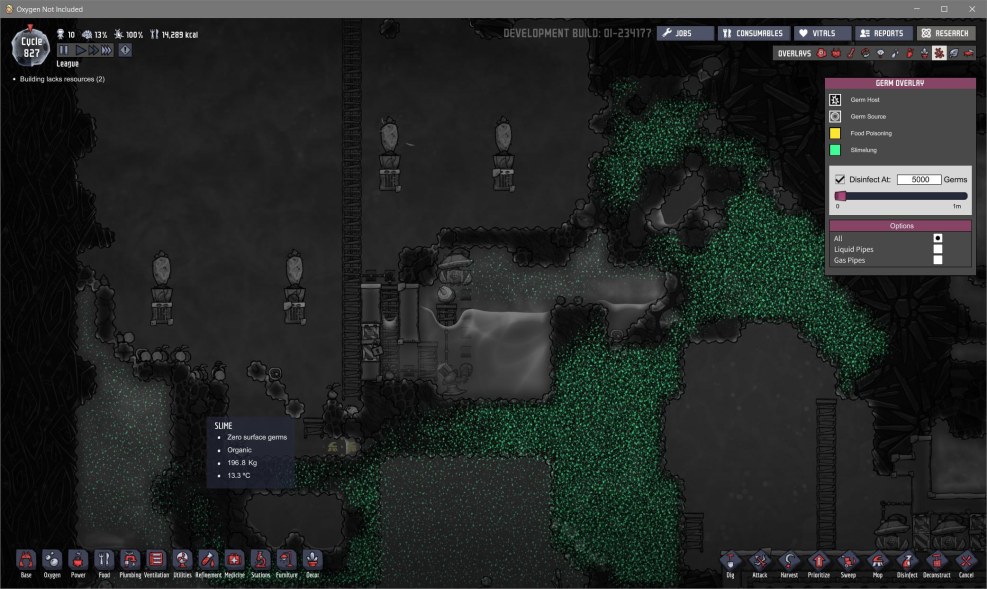
Task: Toggle the Disinfect At checkbox
Action: coord(840,179)
